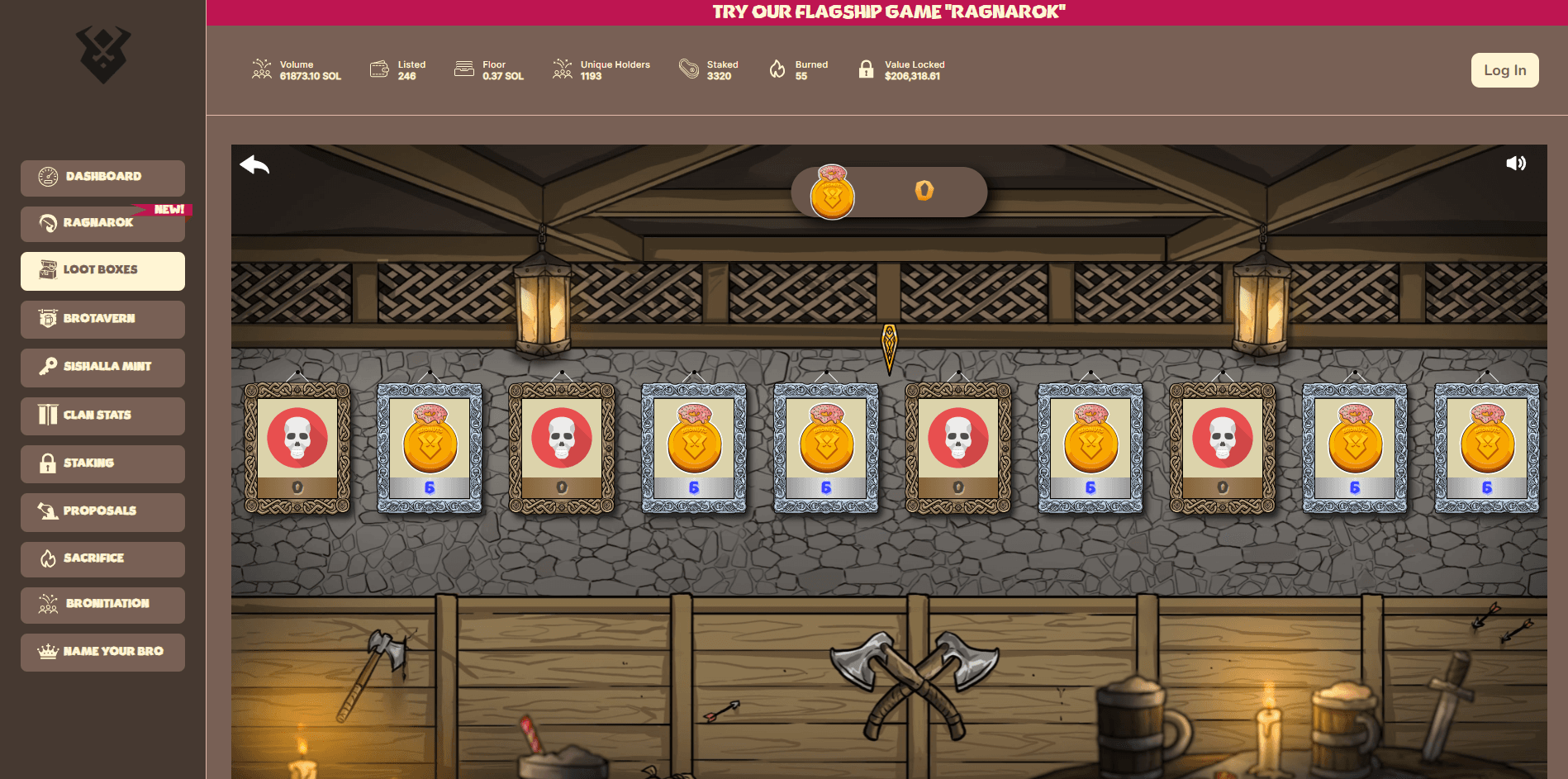This screenshot has height=779, width=1568.
Task: Go to the Ragnarok game page
Action: pyautogui.click(x=102, y=223)
